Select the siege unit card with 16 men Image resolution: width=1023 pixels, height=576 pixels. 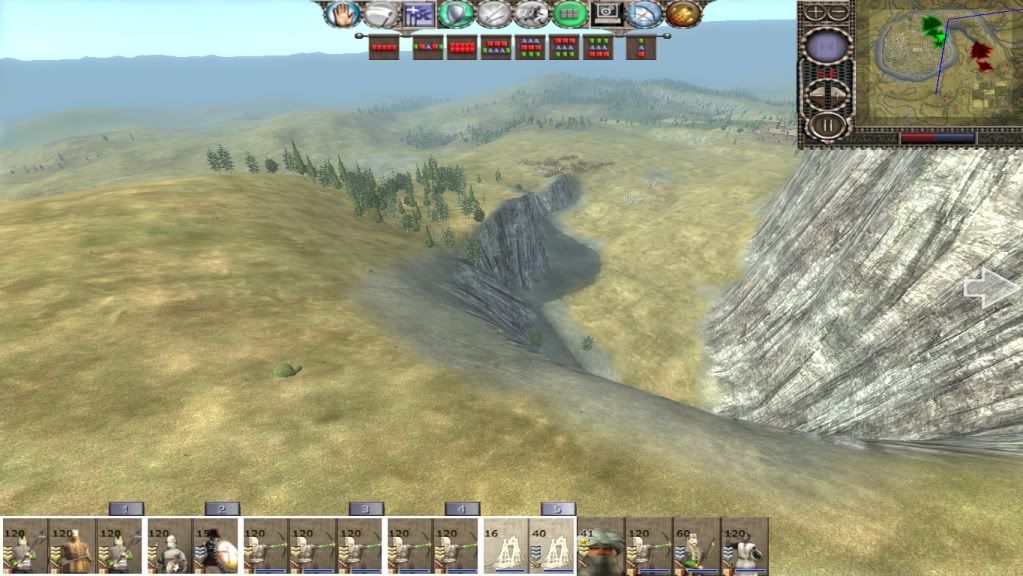coord(507,546)
